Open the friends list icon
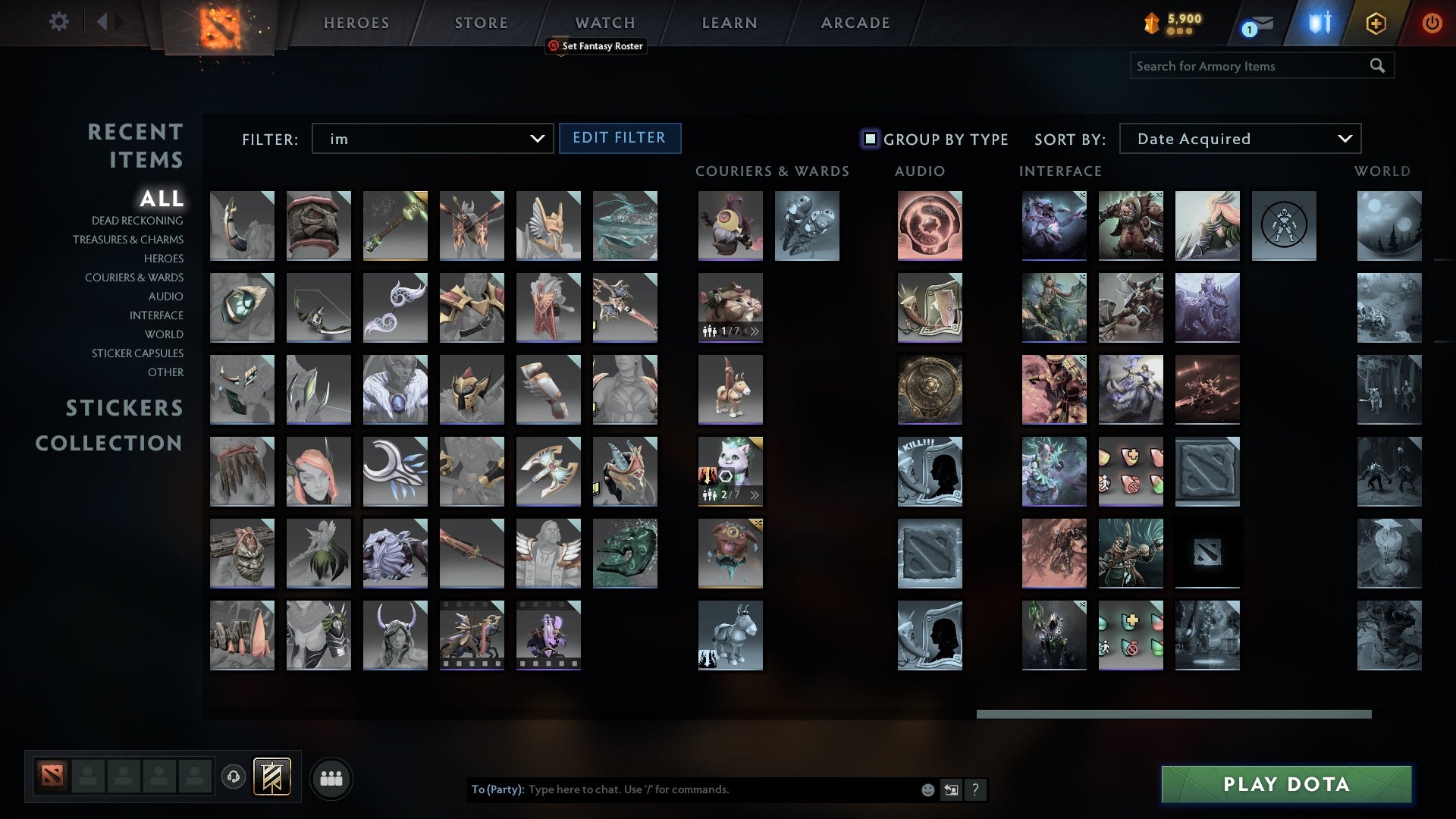1456x819 pixels. [332, 777]
